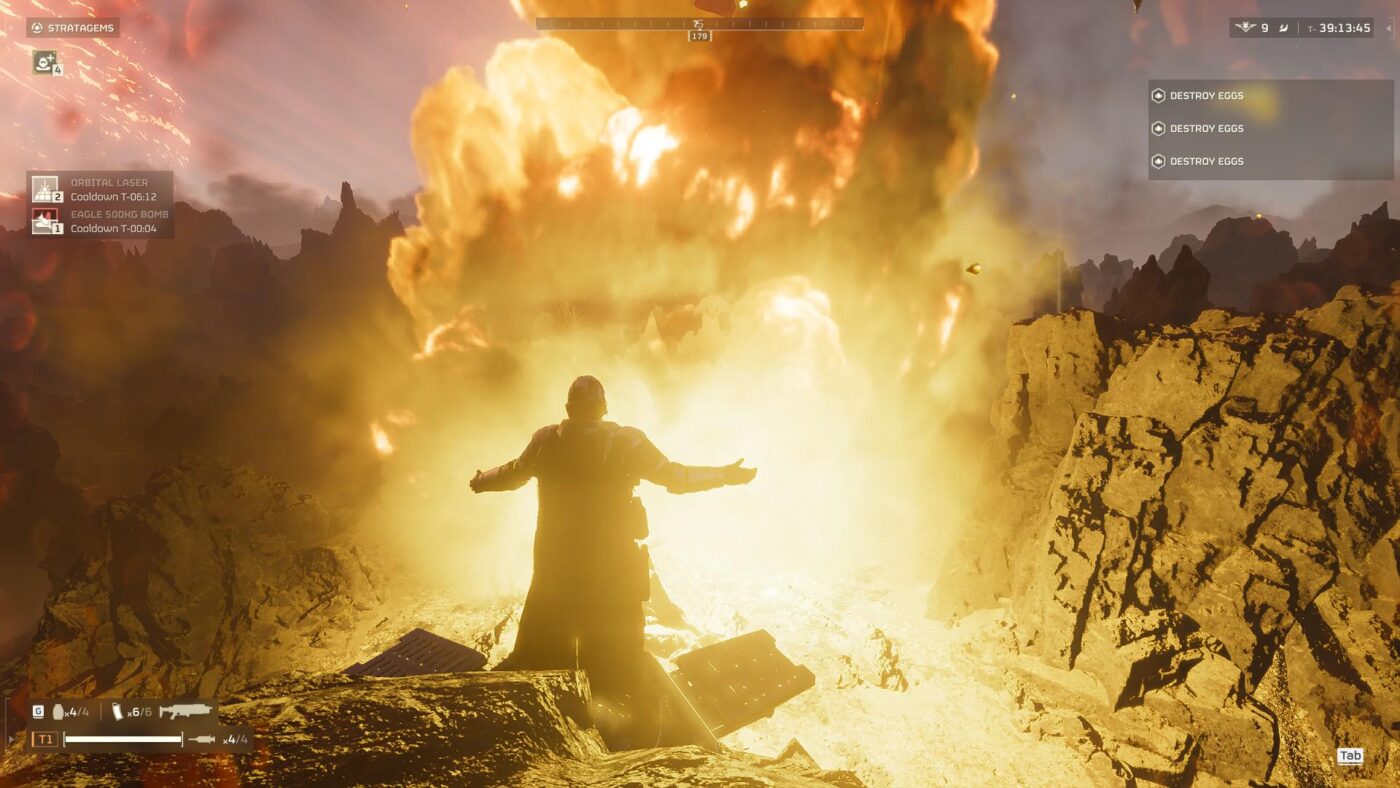Image resolution: width=1400 pixels, height=788 pixels.
Task: Select the primary rifle silhouette icon
Action: coord(186,712)
